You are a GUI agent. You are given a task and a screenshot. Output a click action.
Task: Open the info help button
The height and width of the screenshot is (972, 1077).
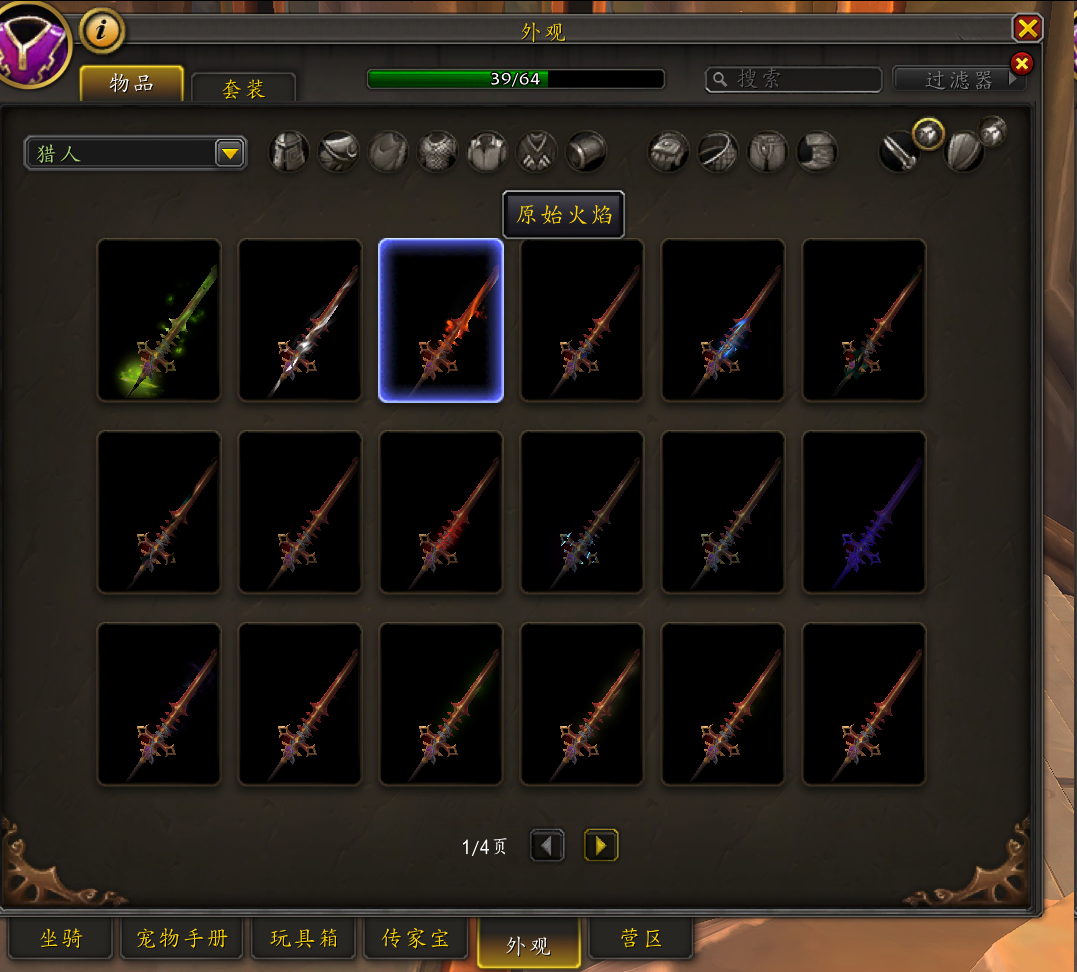(x=101, y=31)
